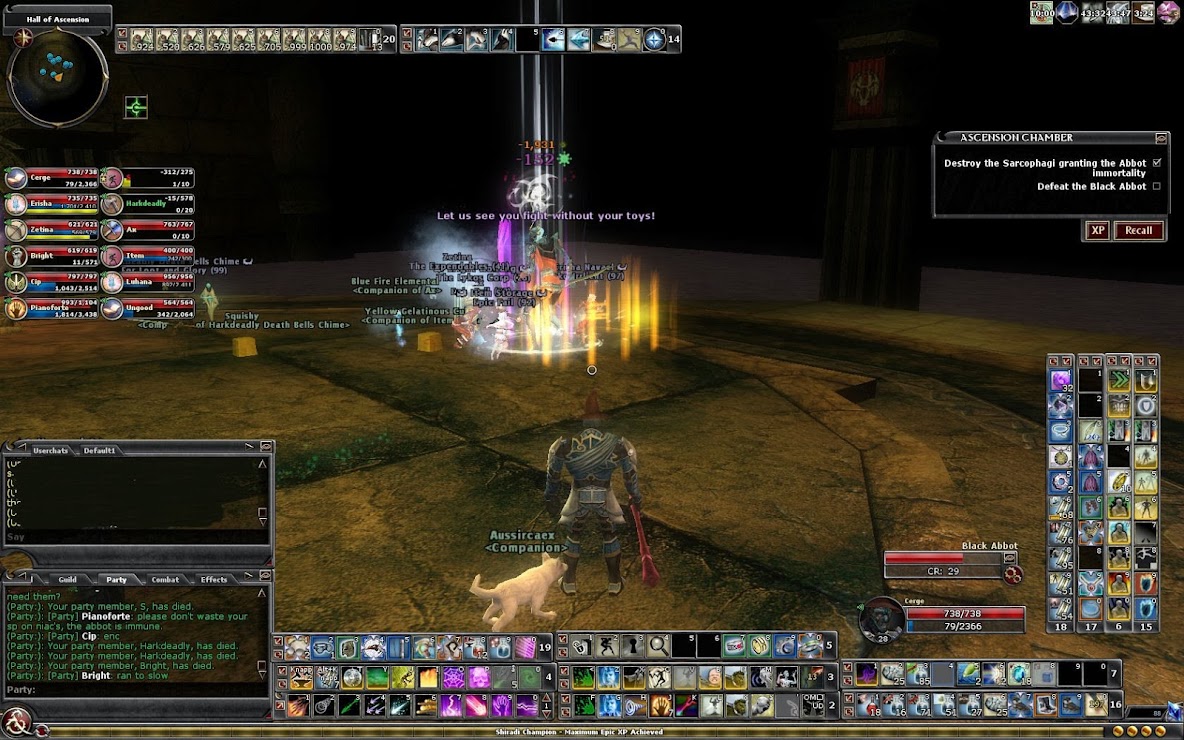The image size is (1184, 740).
Task: Select party member Luhana's frame
Action: 148,282
